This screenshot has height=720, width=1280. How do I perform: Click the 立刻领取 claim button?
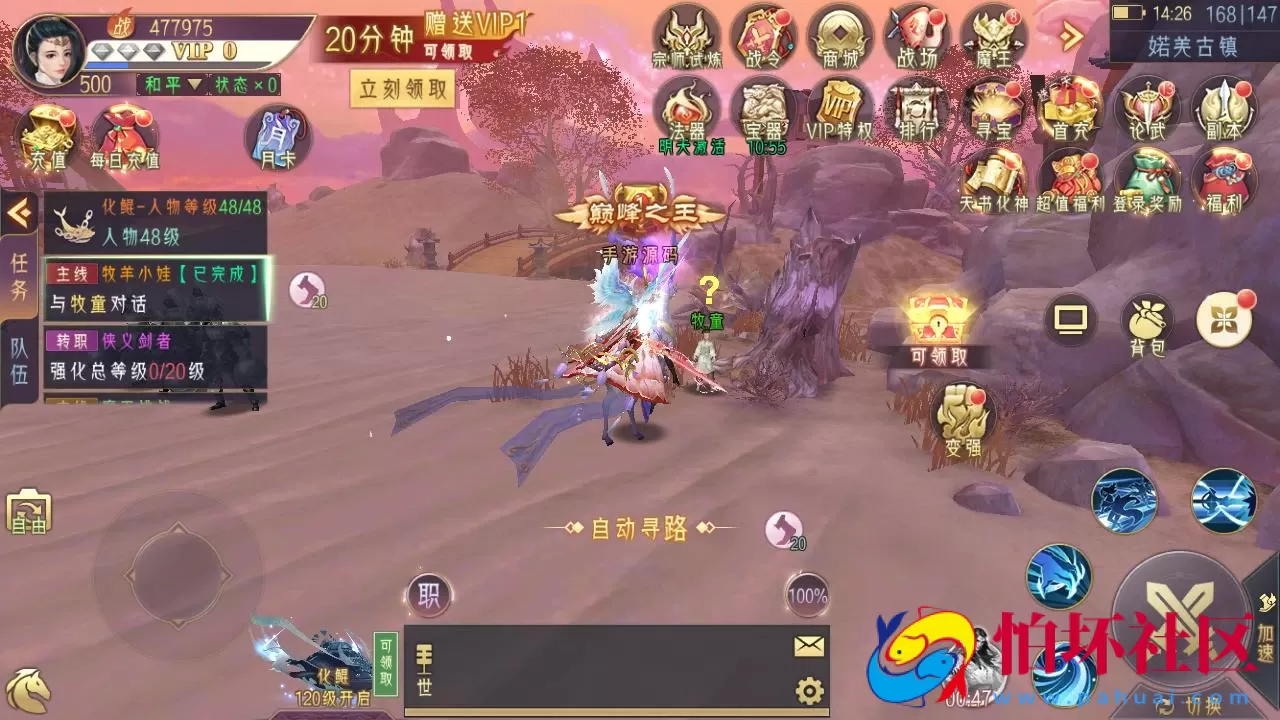403,89
